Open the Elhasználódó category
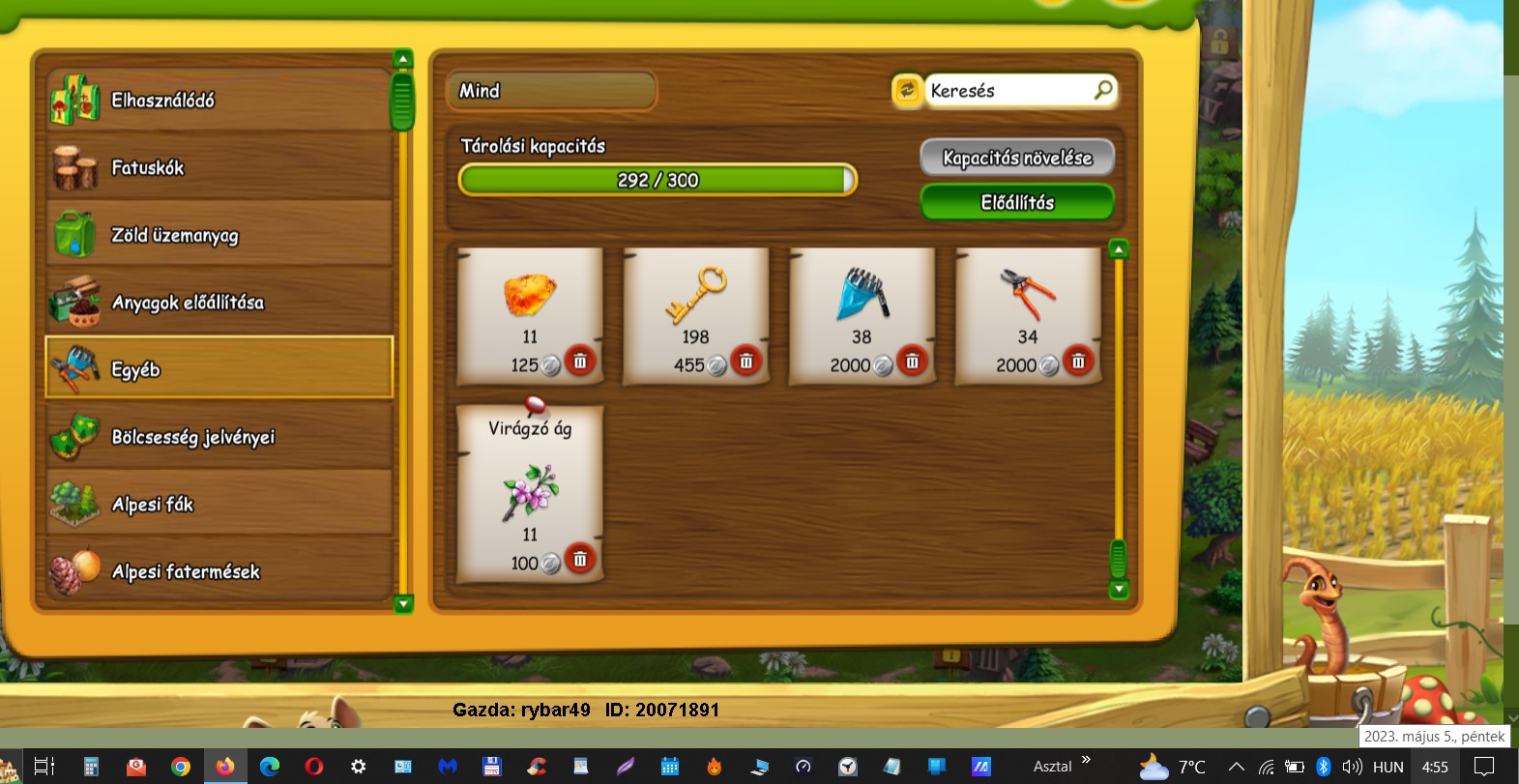This screenshot has width=1519, height=784. 219,101
